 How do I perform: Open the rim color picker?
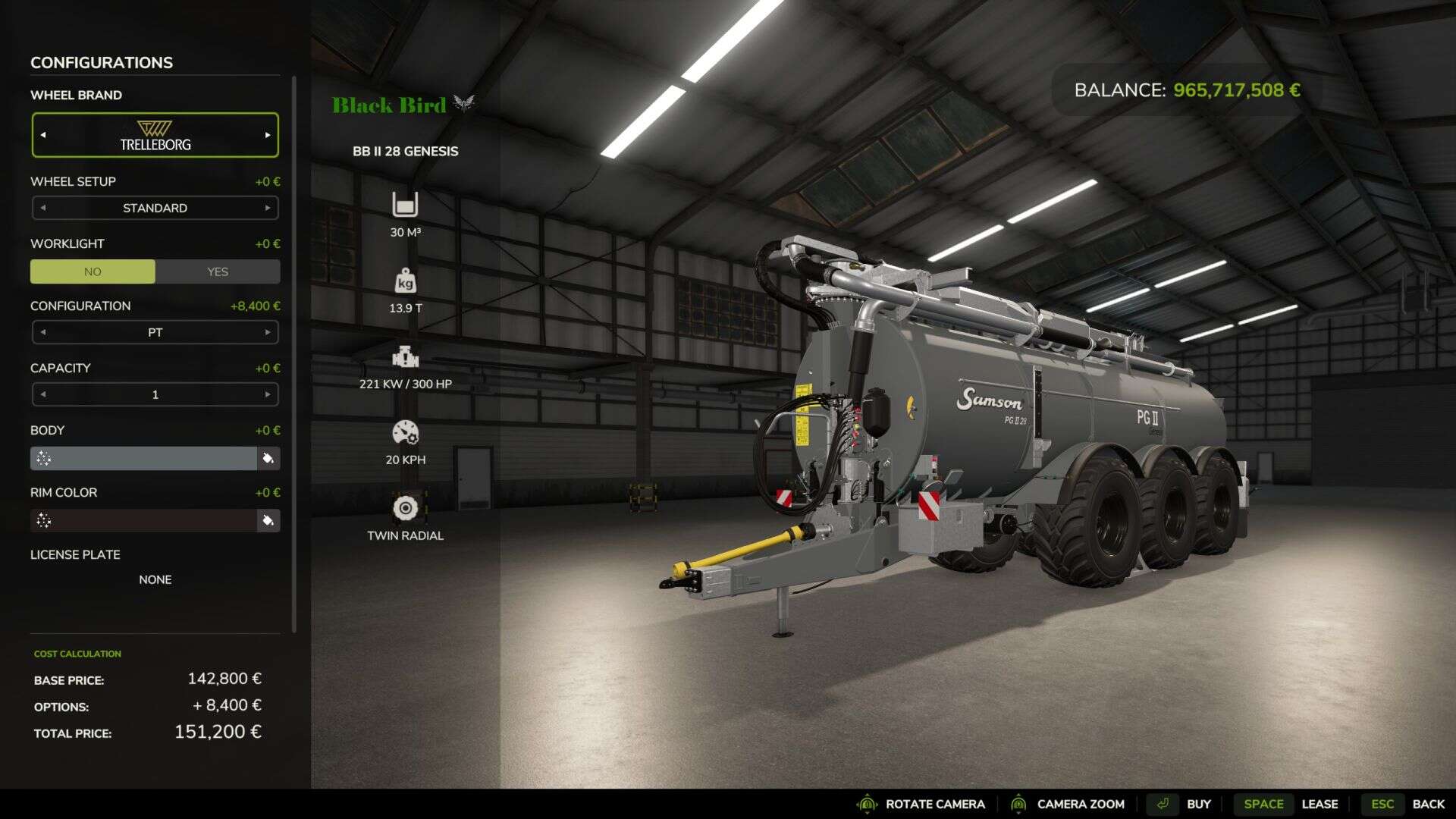(268, 520)
